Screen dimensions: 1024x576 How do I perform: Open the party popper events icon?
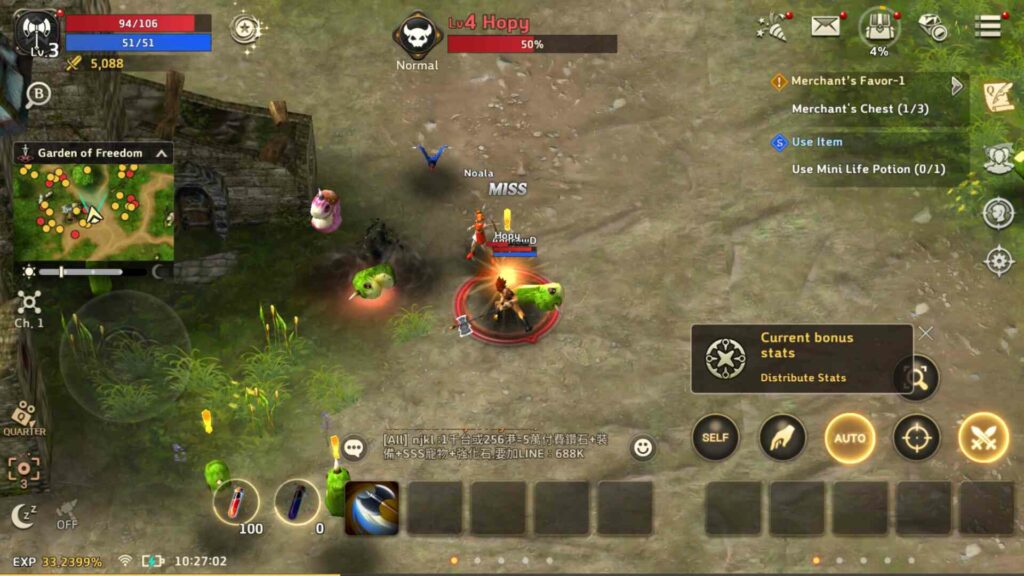coord(771,27)
